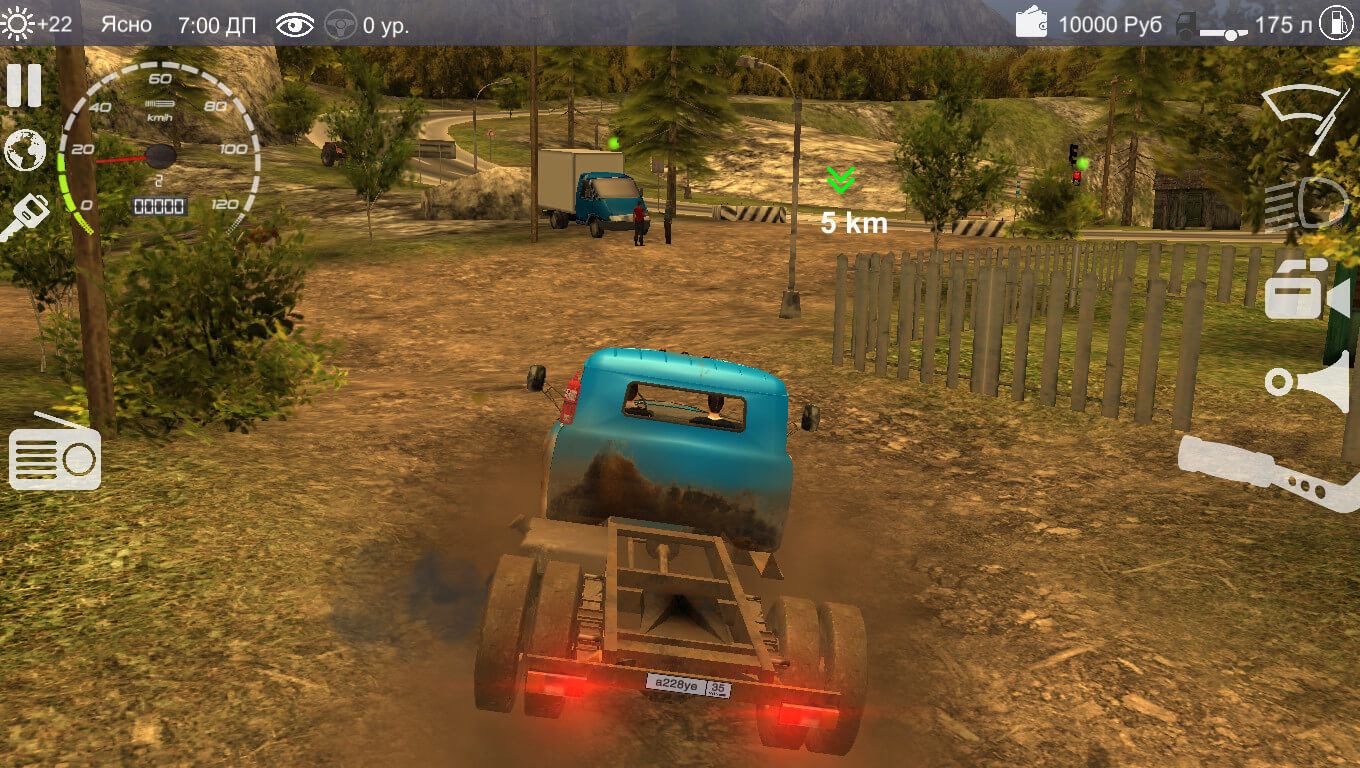This screenshot has width=1360, height=768.
Task: Tap the steering wheel level icon
Action: pyautogui.click(x=341, y=25)
